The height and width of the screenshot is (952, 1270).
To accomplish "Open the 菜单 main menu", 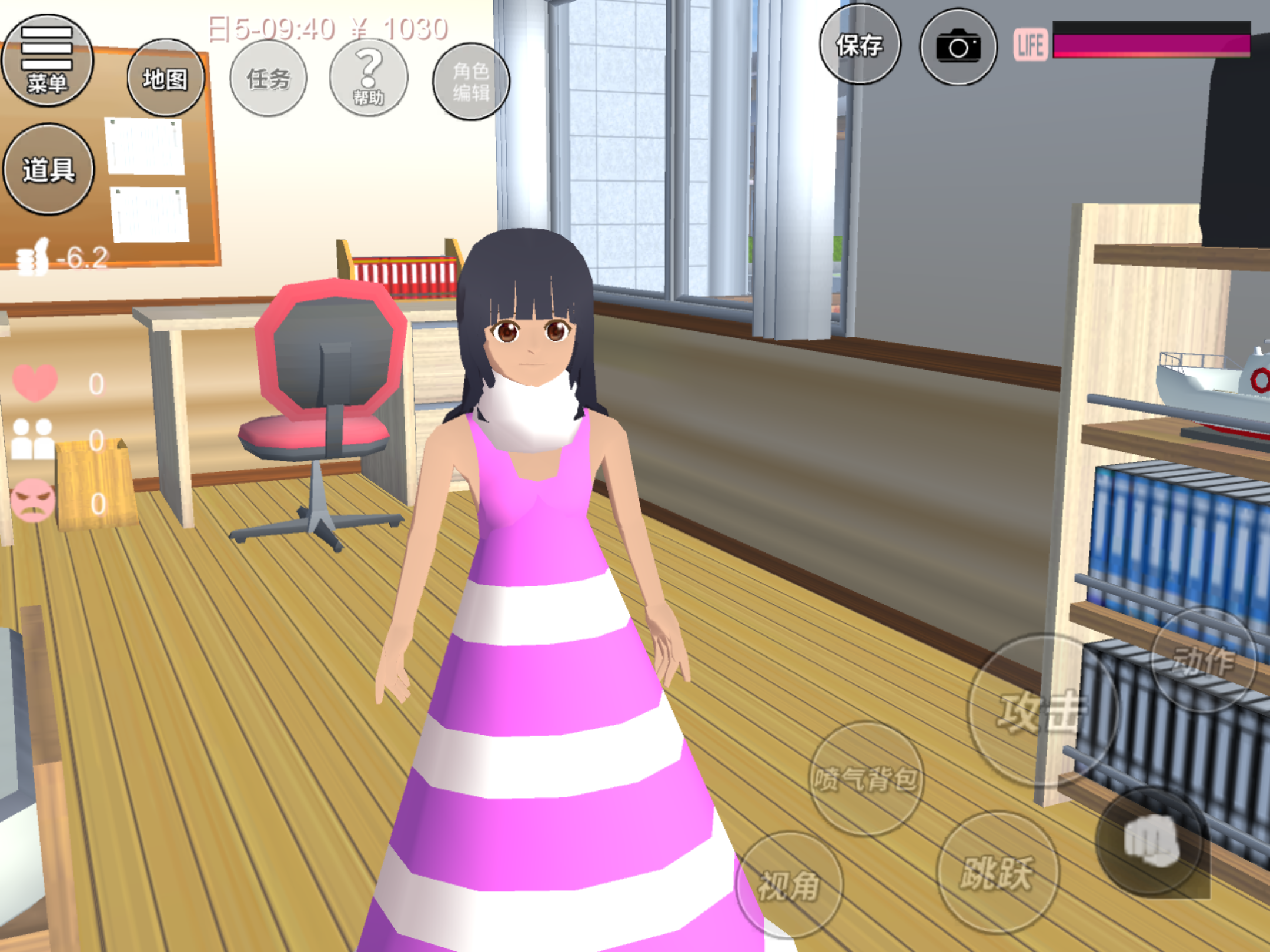I will [x=47, y=61].
